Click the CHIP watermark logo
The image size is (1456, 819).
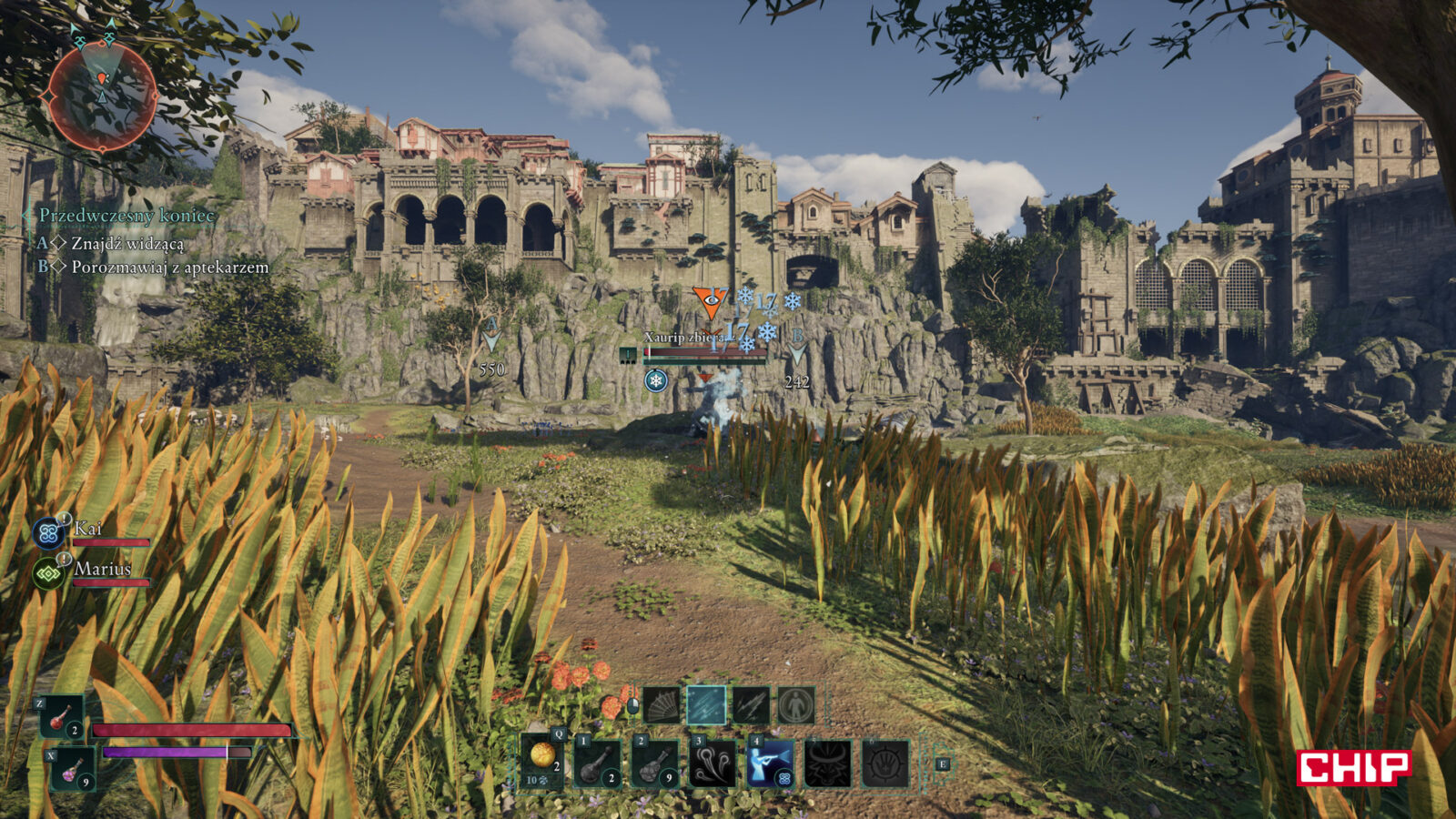click(x=1353, y=767)
